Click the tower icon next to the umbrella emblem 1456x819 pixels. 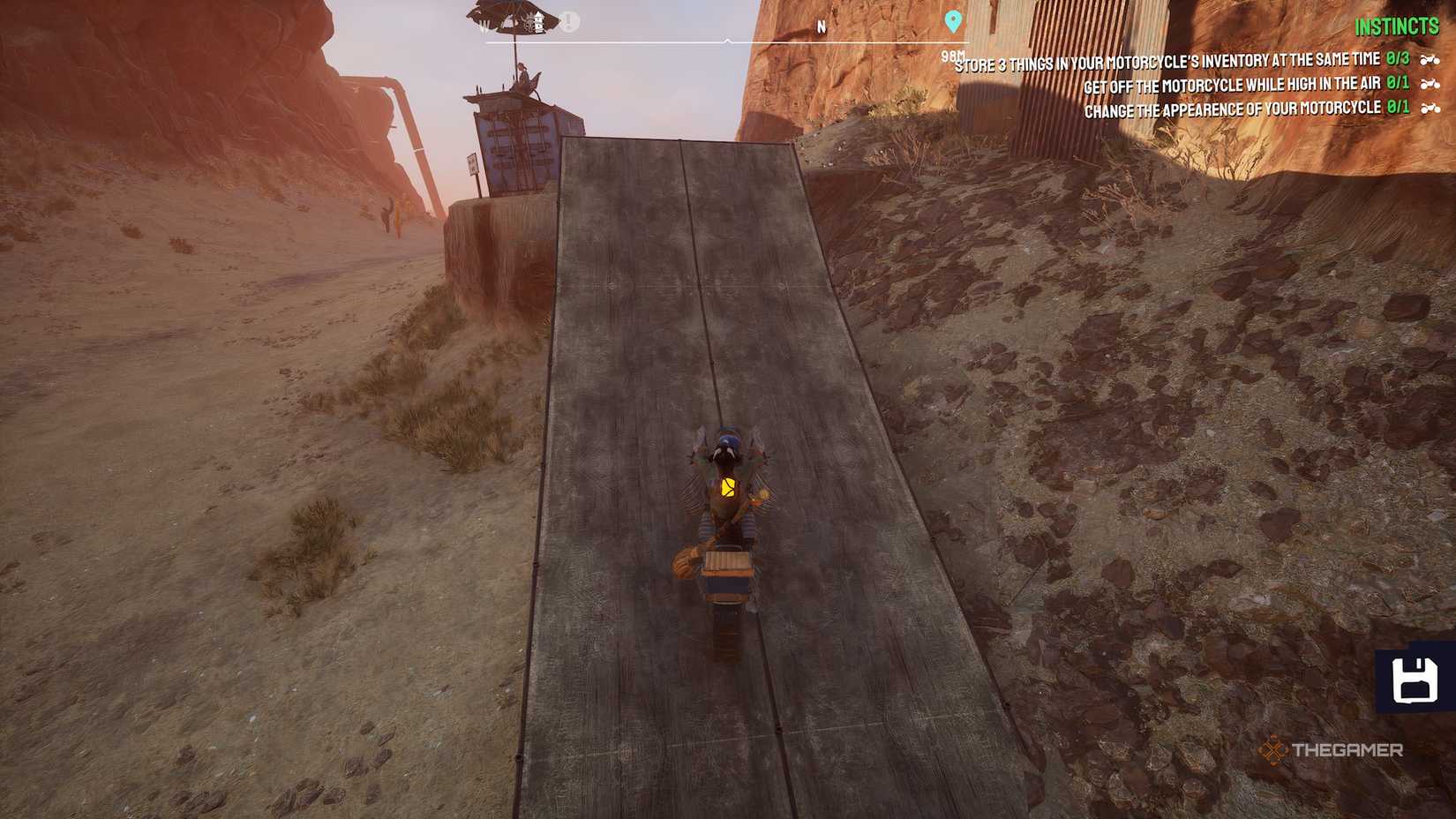click(x=539, y=21)
